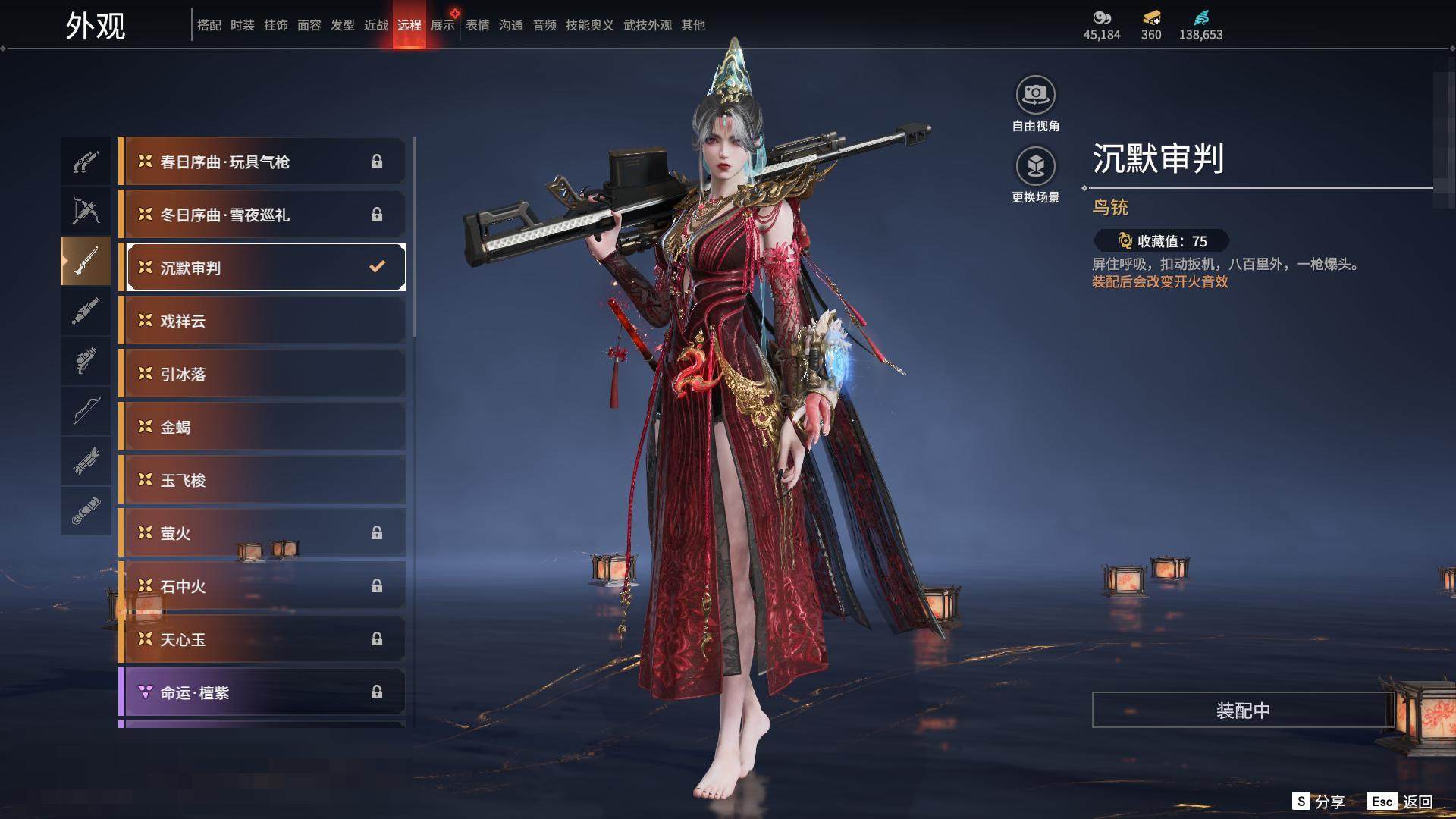This screenshot has height=819, width=1456.
Task: Pick the 戏祥云 weapon skin
Action: tap(262, 321)
